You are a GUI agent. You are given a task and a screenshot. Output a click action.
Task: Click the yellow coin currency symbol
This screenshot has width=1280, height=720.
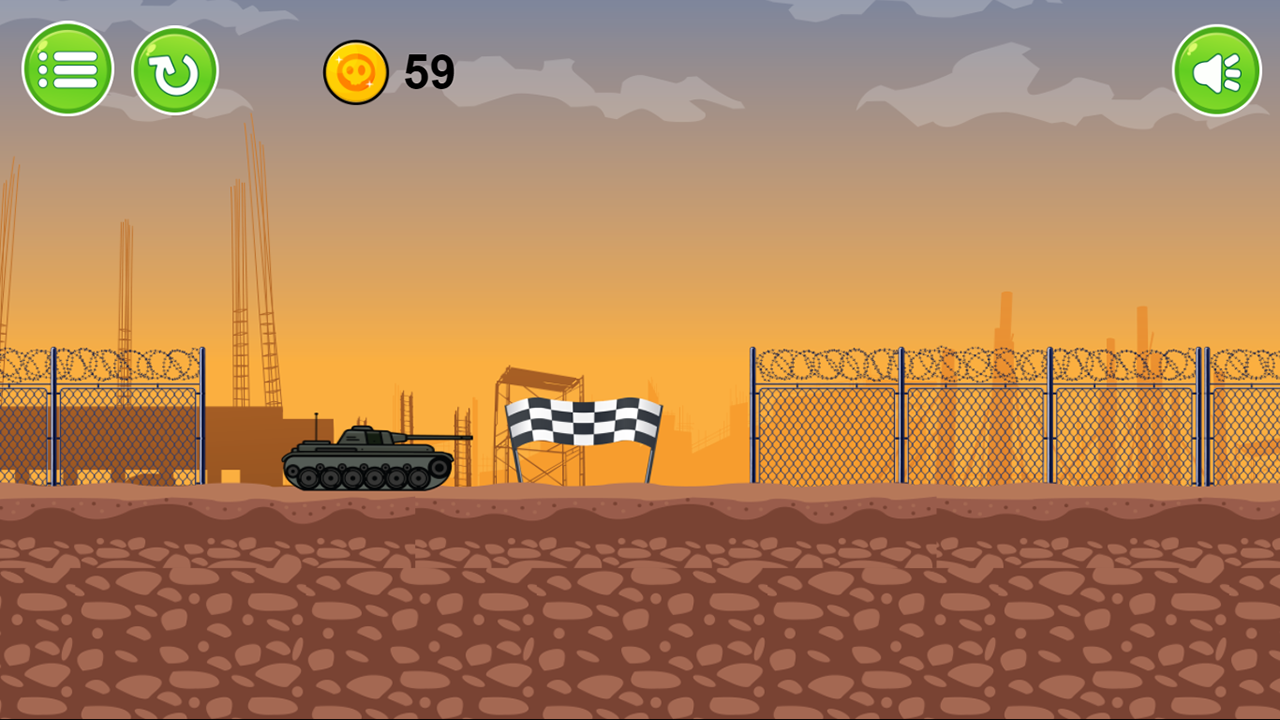[x=357, y=71]
